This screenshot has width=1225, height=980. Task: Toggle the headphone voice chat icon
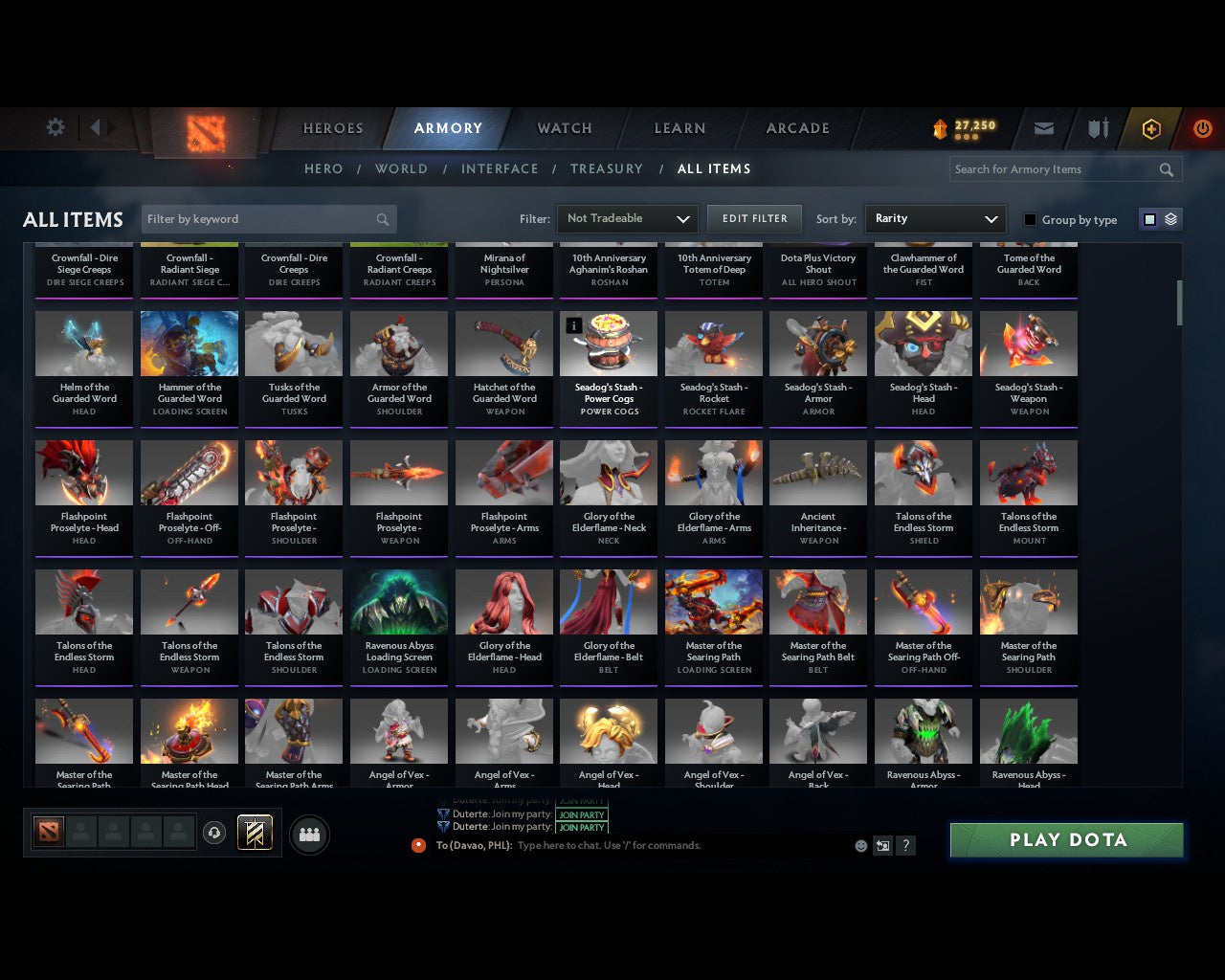212,832
